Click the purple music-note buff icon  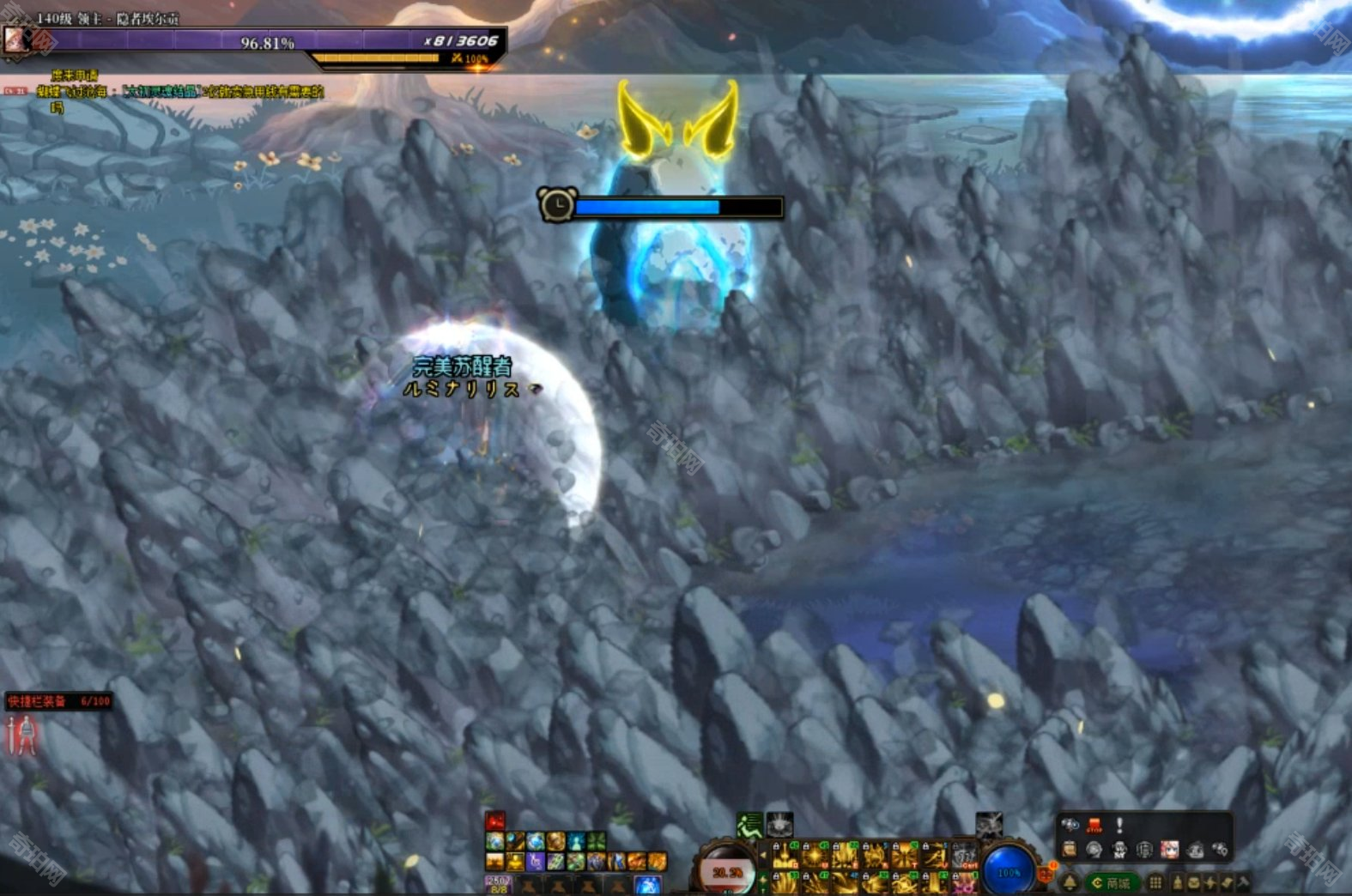pyautogui.click(x=535, y=861)
